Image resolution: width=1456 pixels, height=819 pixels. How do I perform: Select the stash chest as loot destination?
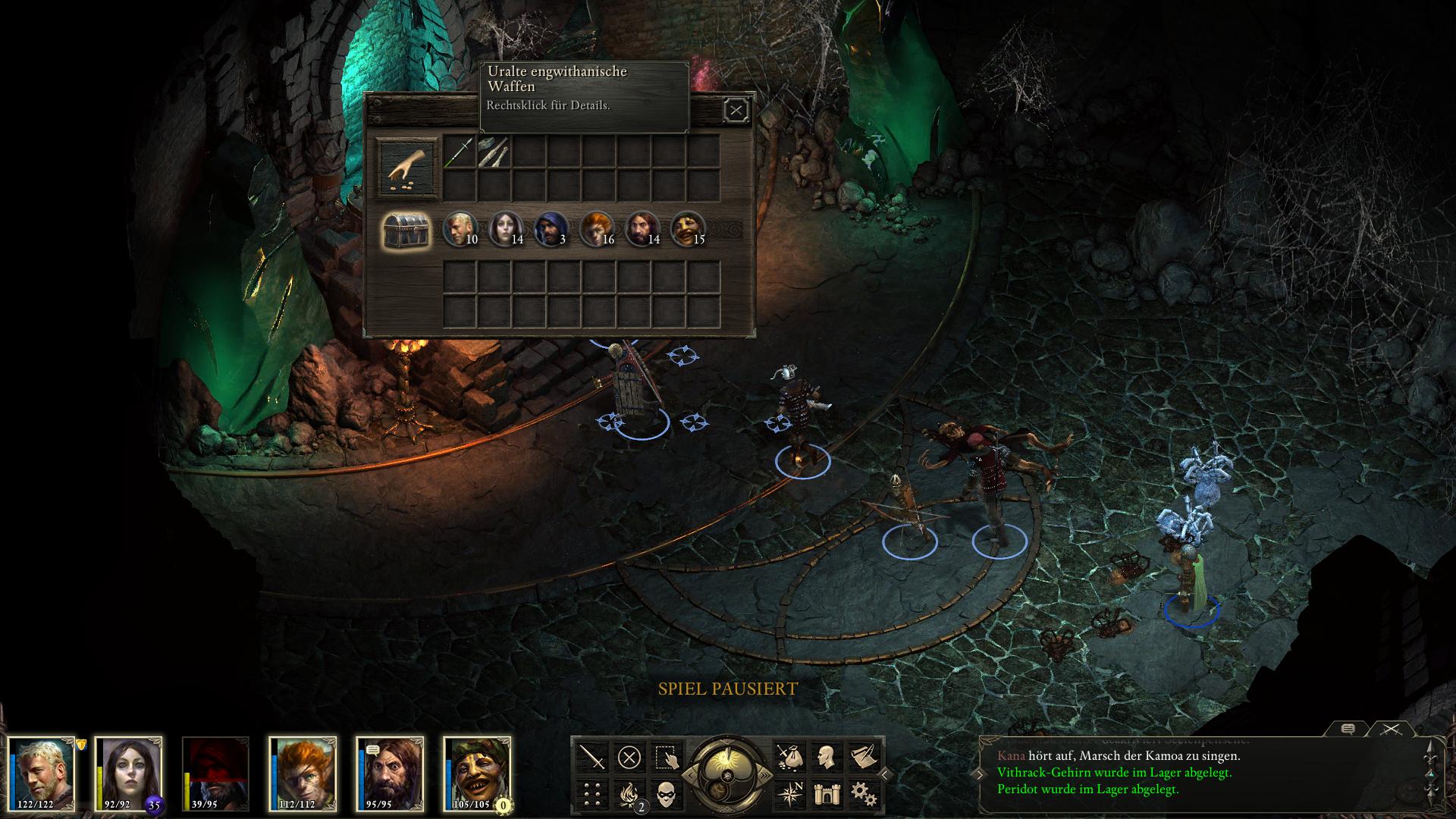(x=406, y=231)
